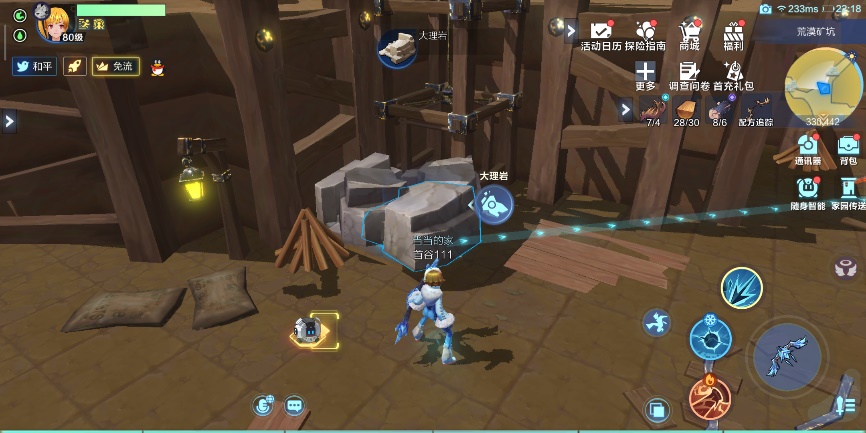866x433 pixels.
Task: Open the 通讯器 communicator
Action: 808,148
